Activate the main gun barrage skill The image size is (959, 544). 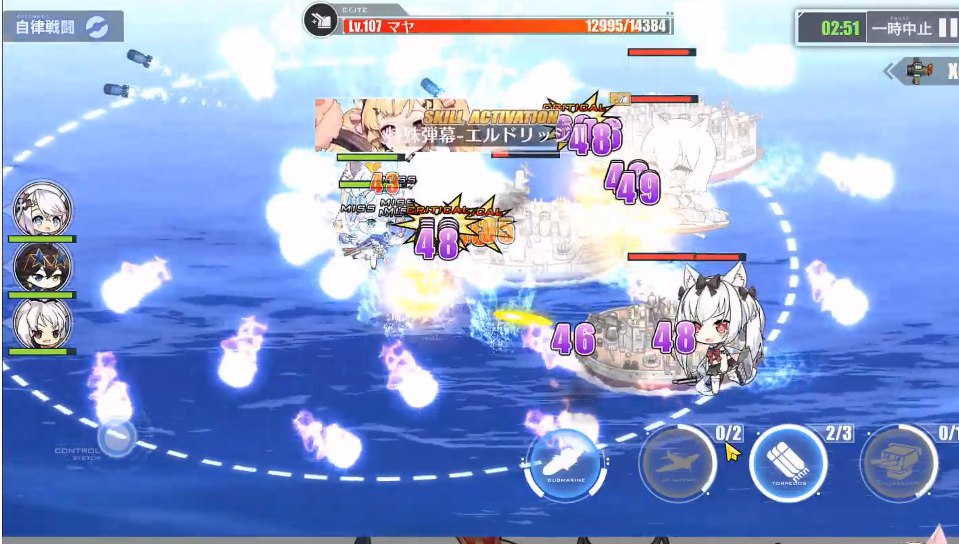[897, 464]
